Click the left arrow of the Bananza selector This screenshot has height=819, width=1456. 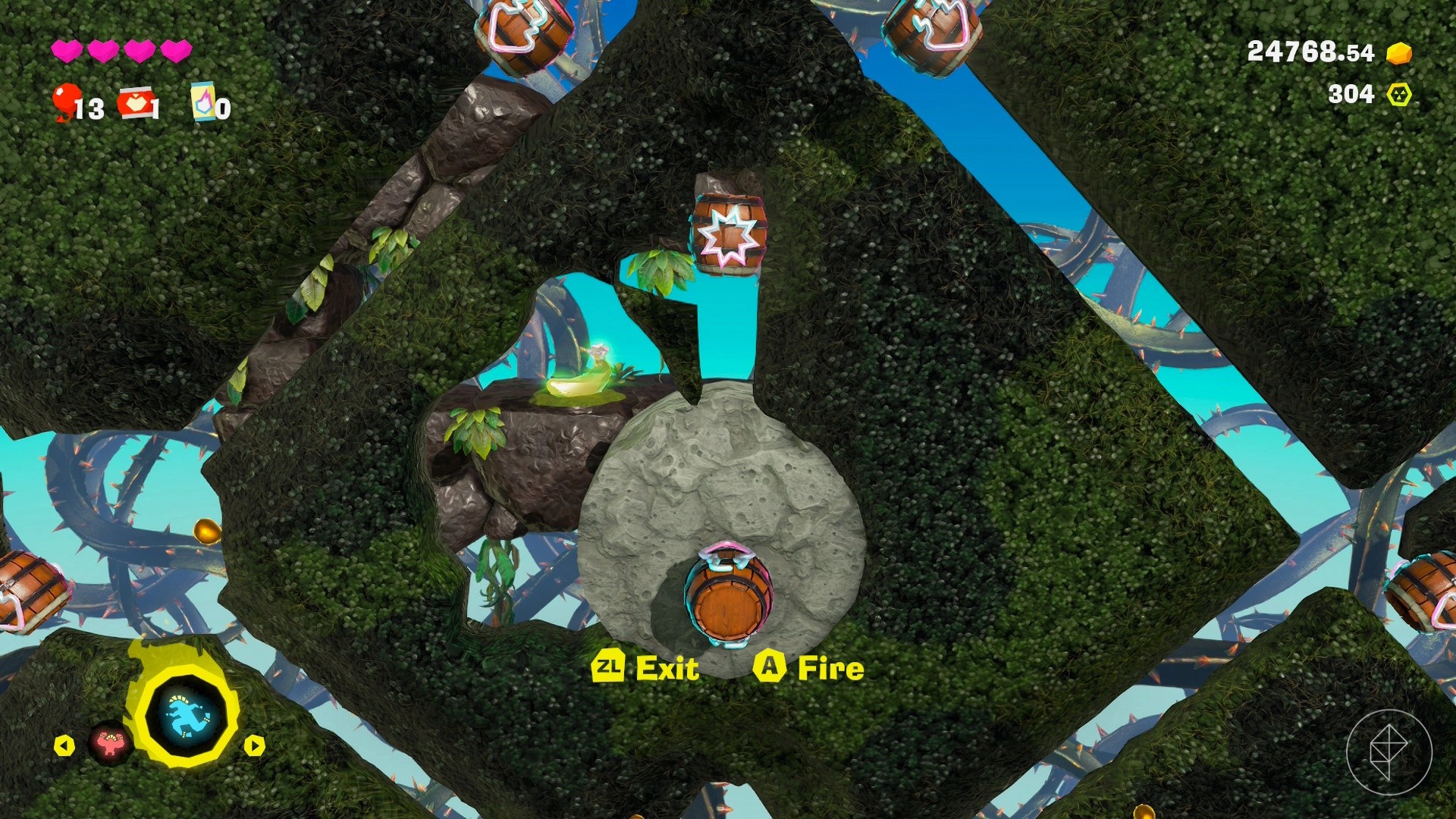(x=64, y=746)
